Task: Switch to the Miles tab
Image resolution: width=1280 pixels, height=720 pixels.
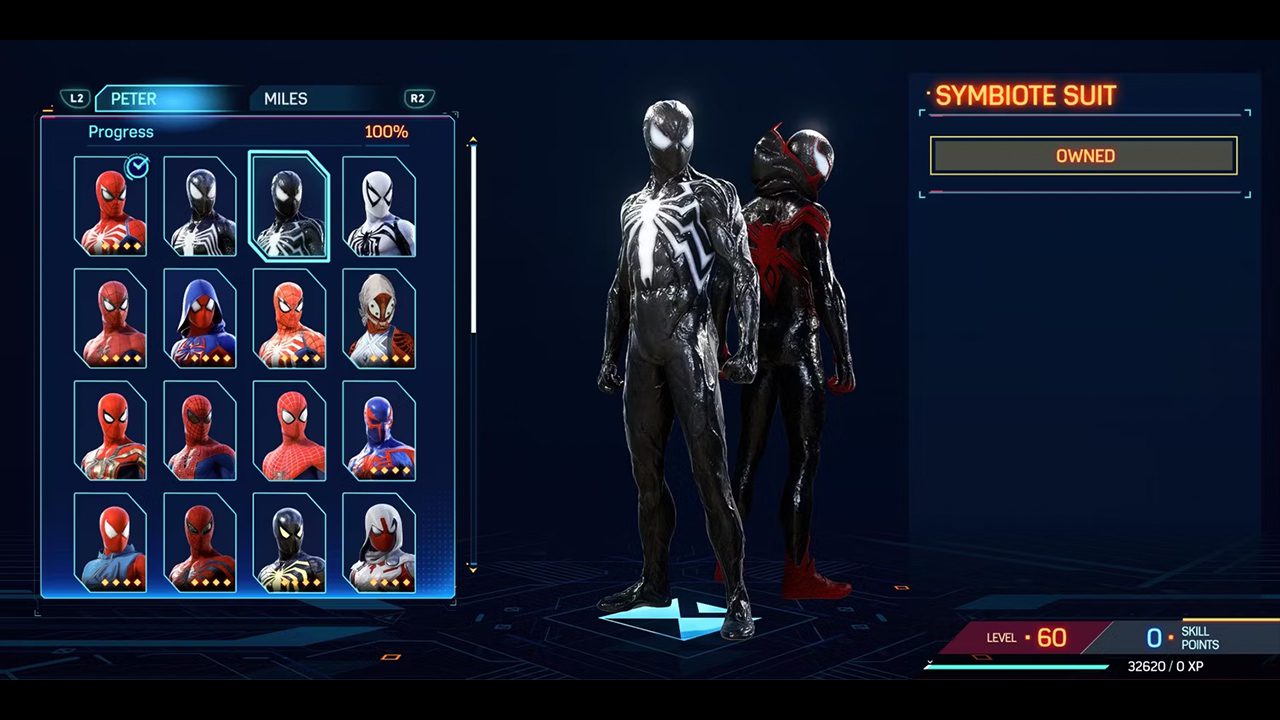Action: 286,99
